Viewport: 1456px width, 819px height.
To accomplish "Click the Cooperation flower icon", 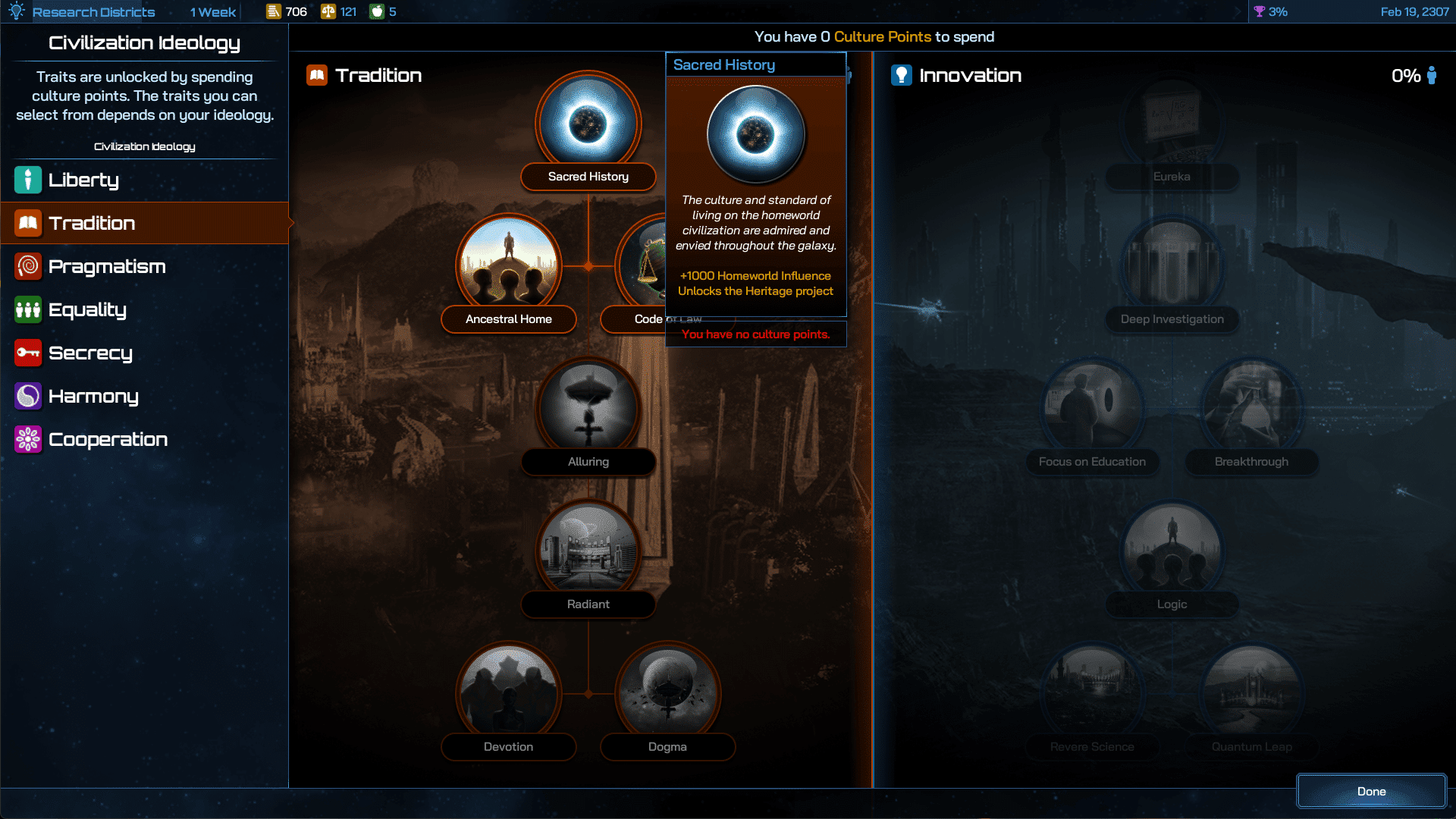I will 27,439.
